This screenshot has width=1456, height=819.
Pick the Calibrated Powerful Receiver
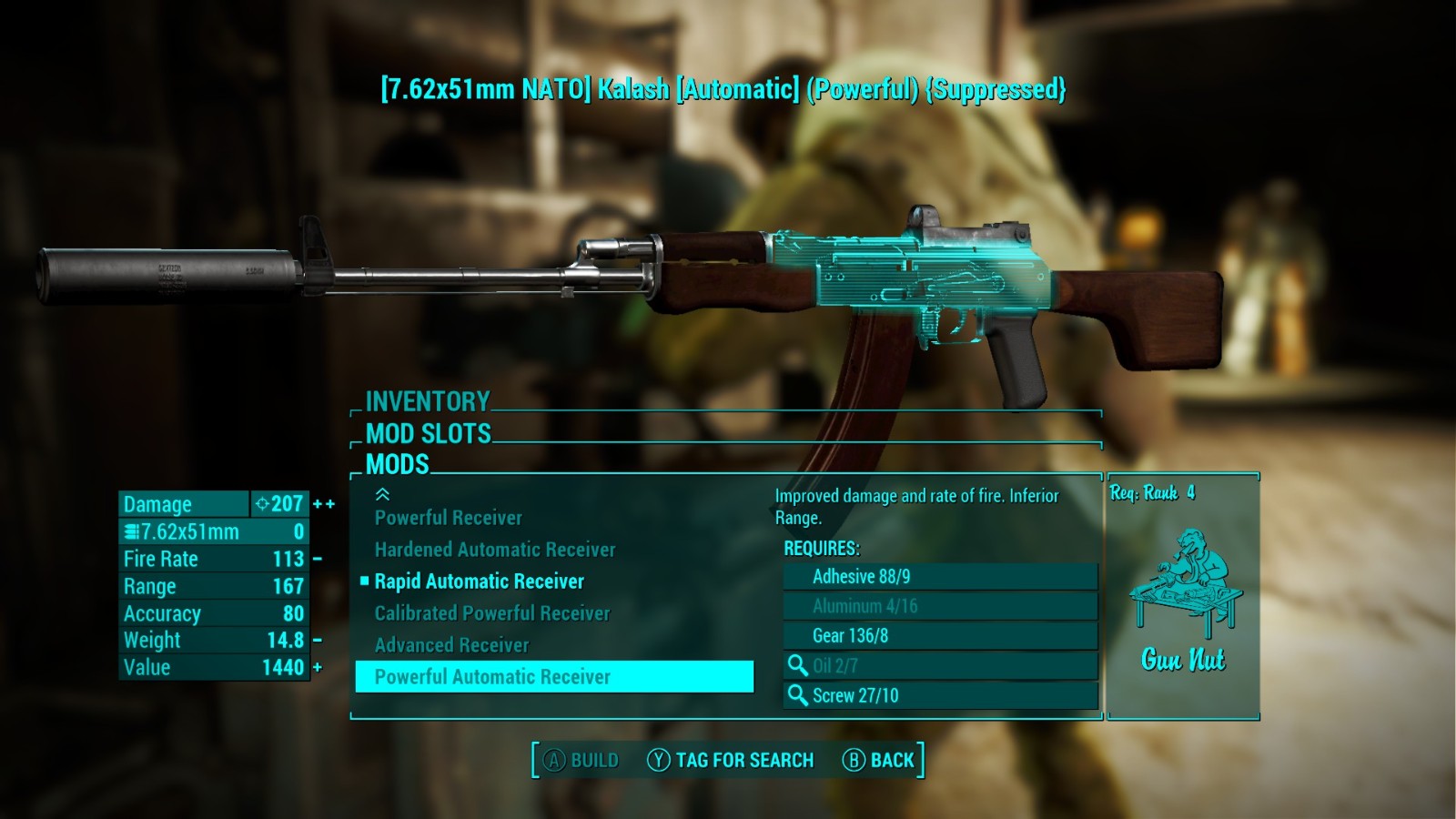pyautogui.click(x=492, y=613)
